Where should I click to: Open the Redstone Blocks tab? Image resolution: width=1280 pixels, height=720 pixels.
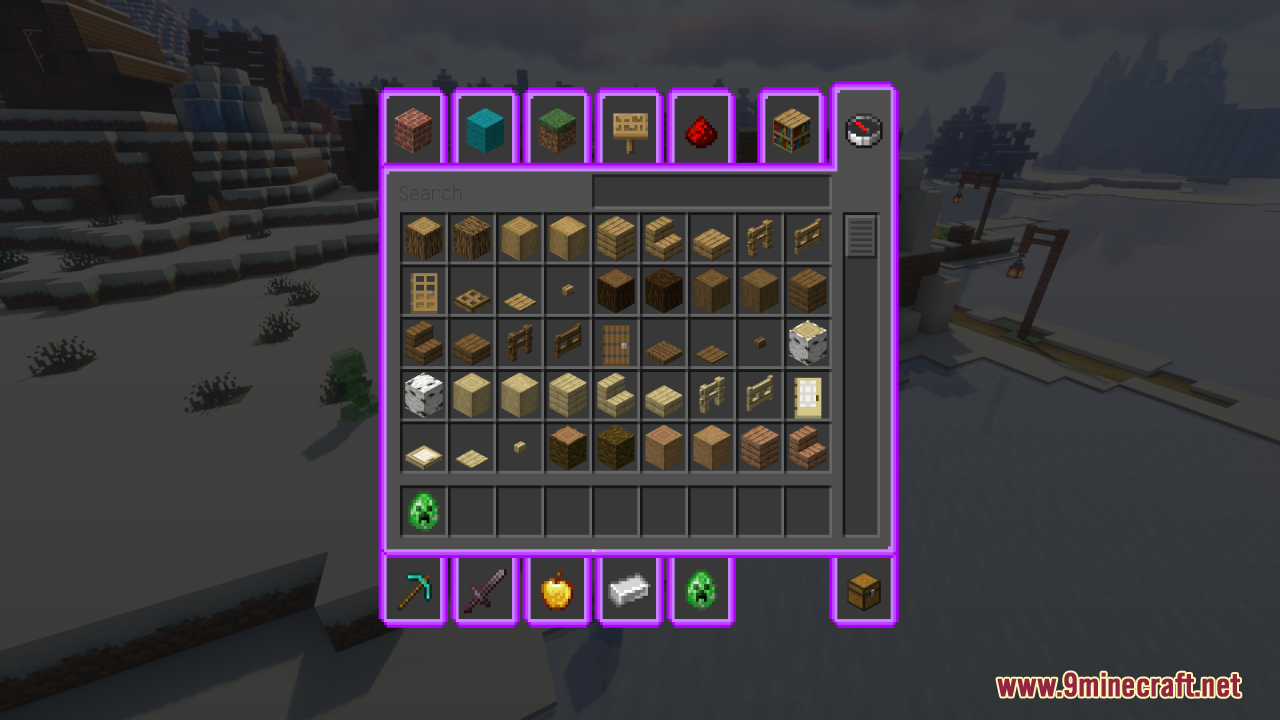point(699,128)
